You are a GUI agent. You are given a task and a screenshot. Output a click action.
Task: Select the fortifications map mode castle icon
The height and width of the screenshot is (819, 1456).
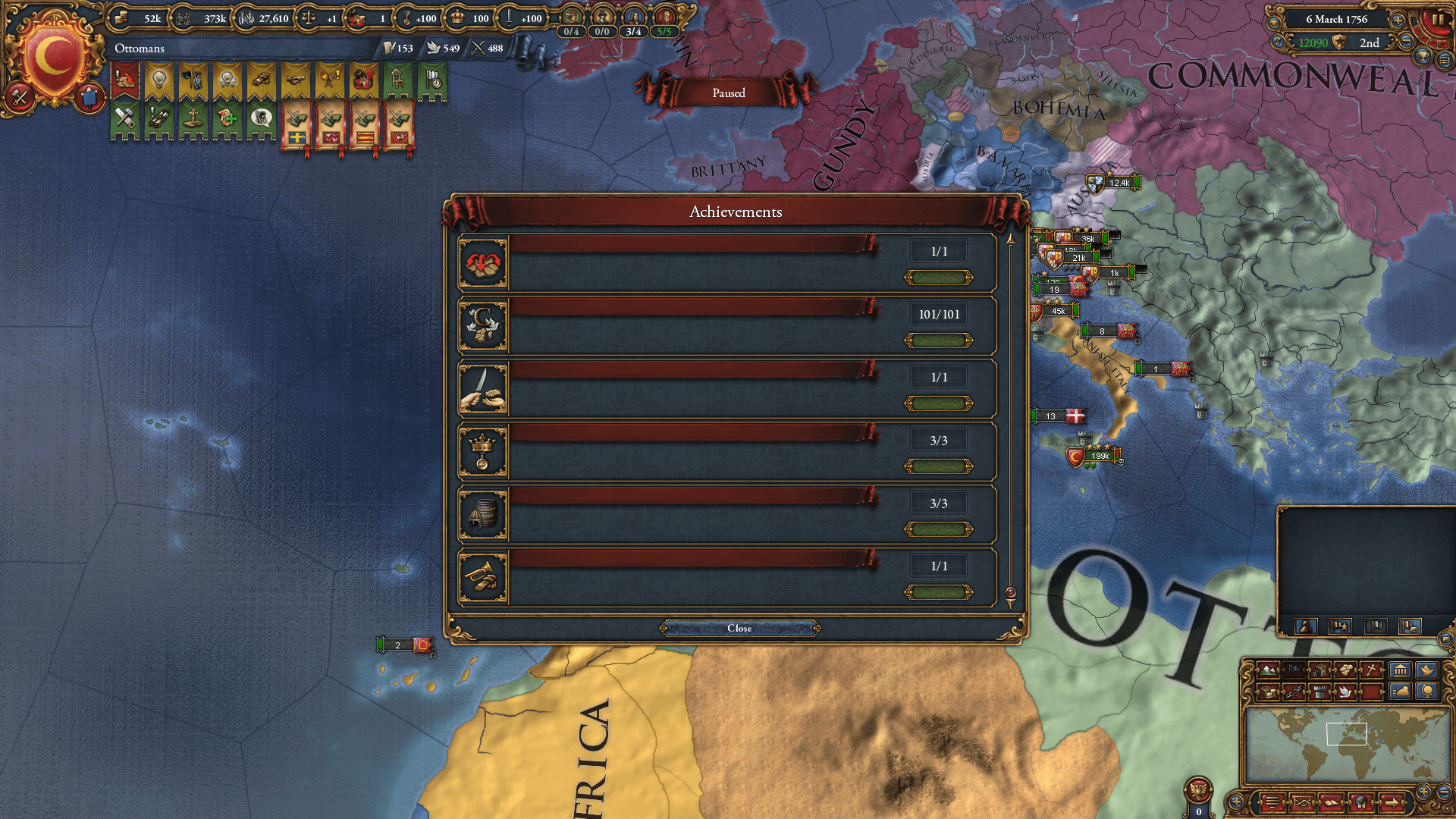1319,693
